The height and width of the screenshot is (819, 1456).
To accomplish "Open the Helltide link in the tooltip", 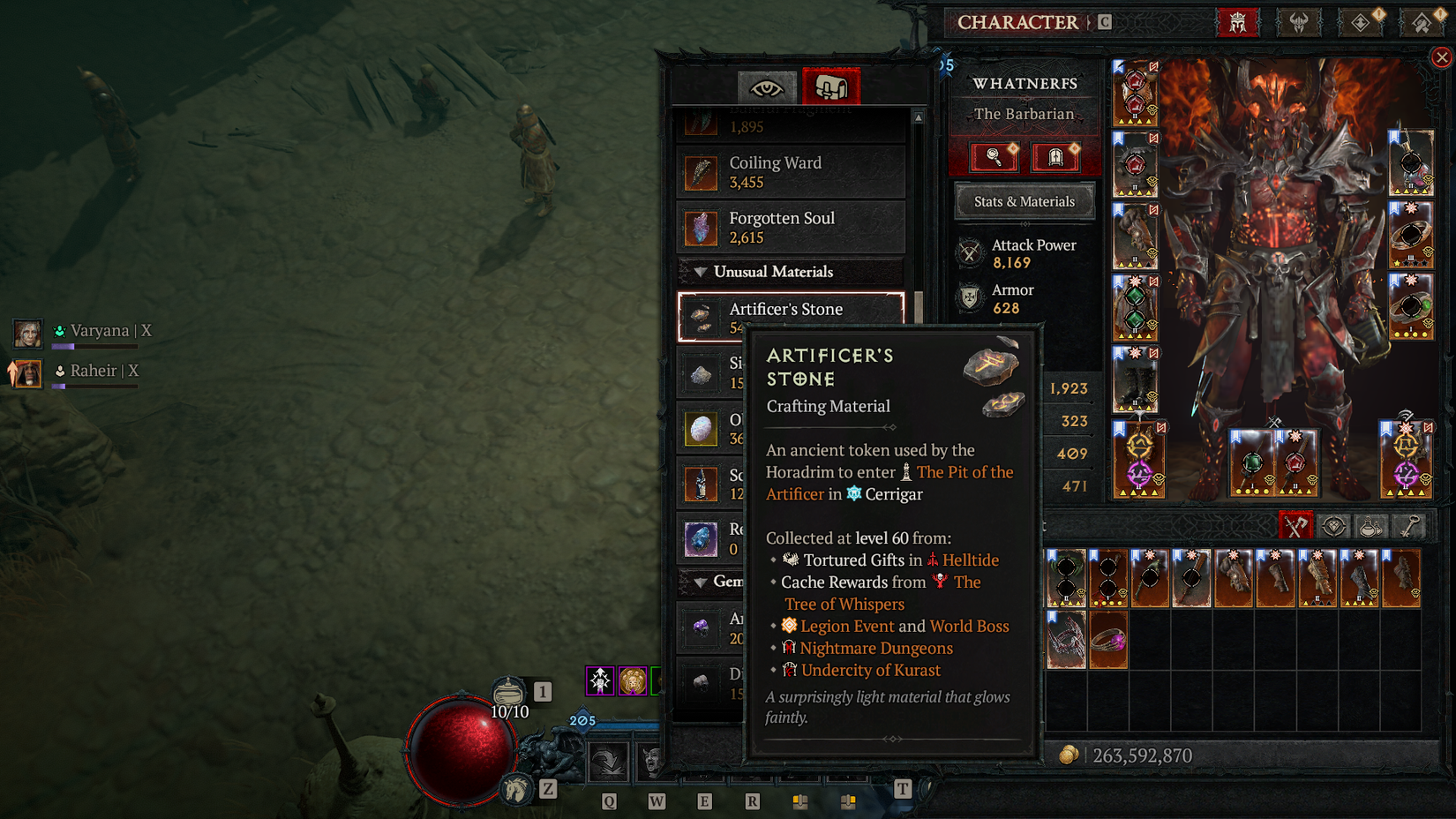I will pyautogui.click(x=971, y=560).
